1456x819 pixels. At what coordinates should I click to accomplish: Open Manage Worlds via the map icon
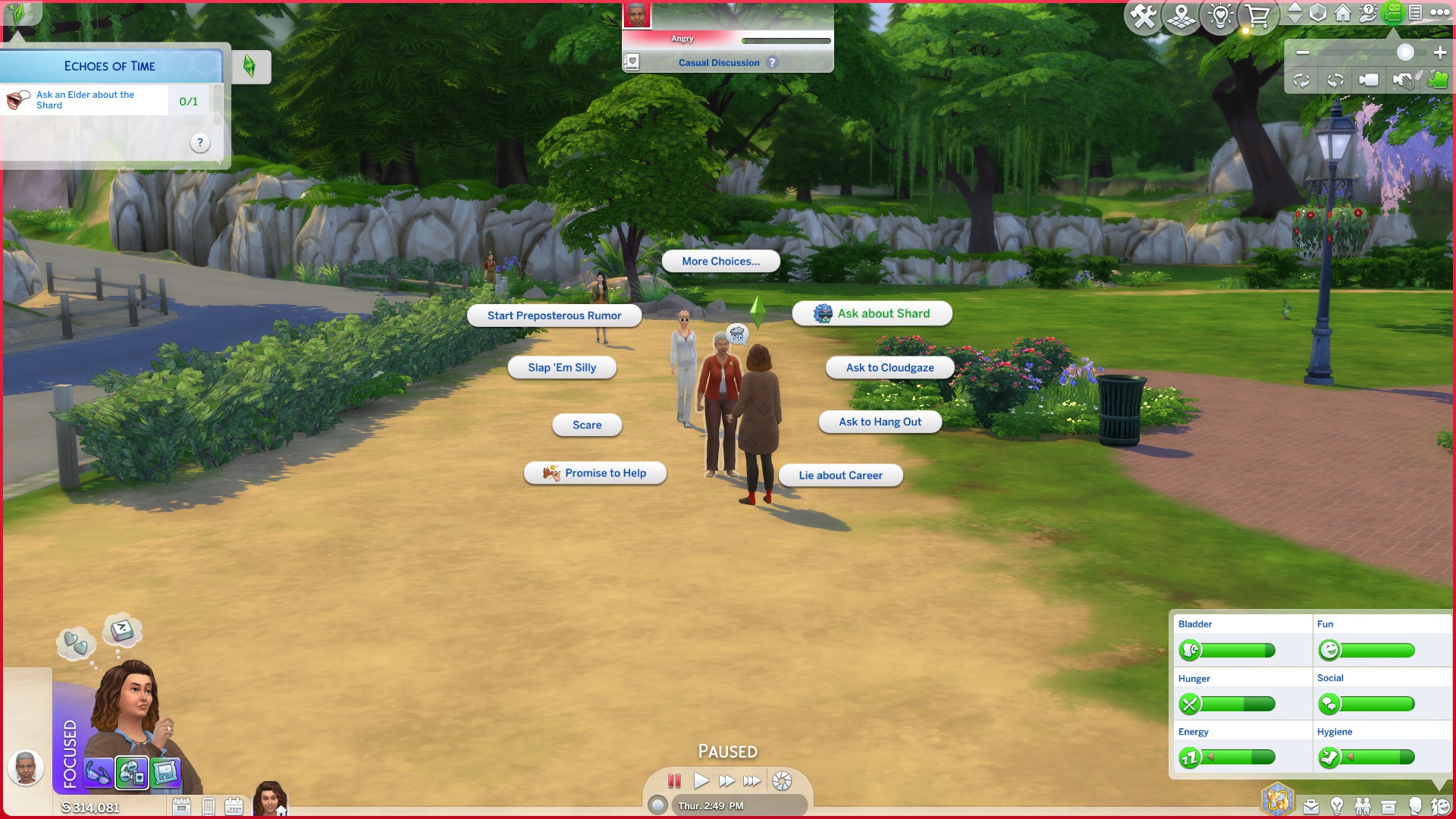[1181, 14]
